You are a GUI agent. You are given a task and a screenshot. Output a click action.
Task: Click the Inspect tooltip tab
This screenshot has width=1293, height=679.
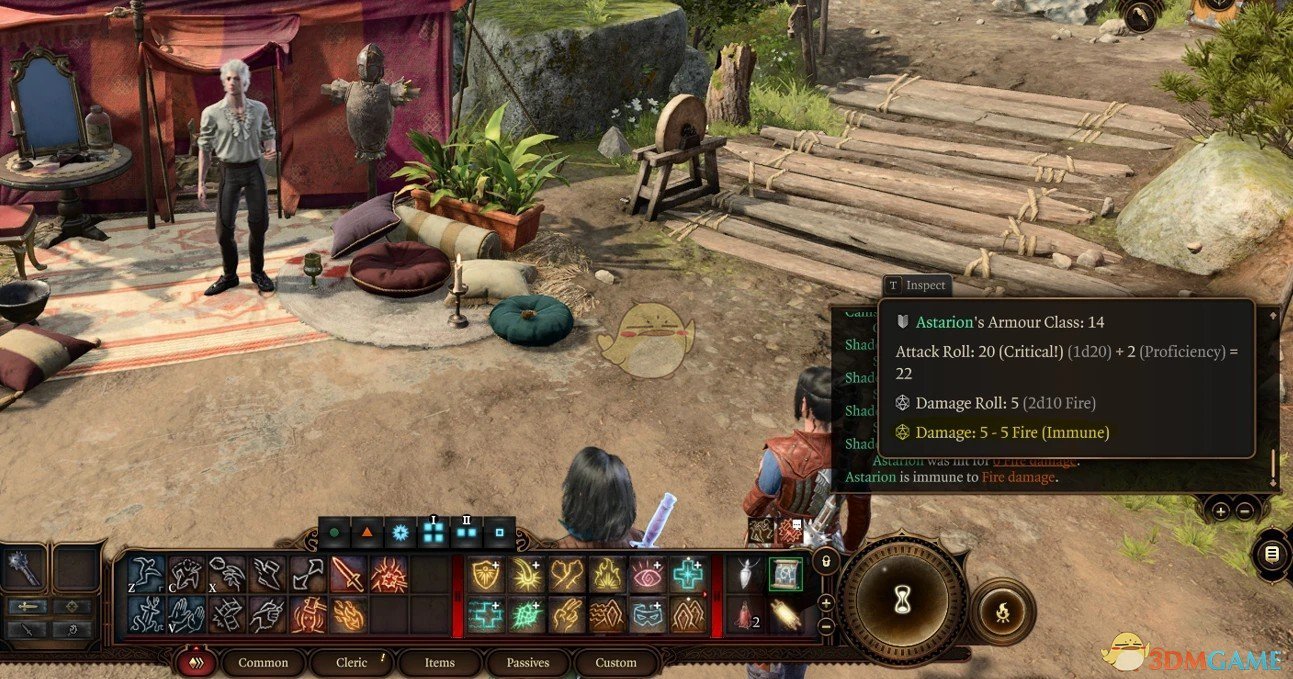[x=916, y=285]
